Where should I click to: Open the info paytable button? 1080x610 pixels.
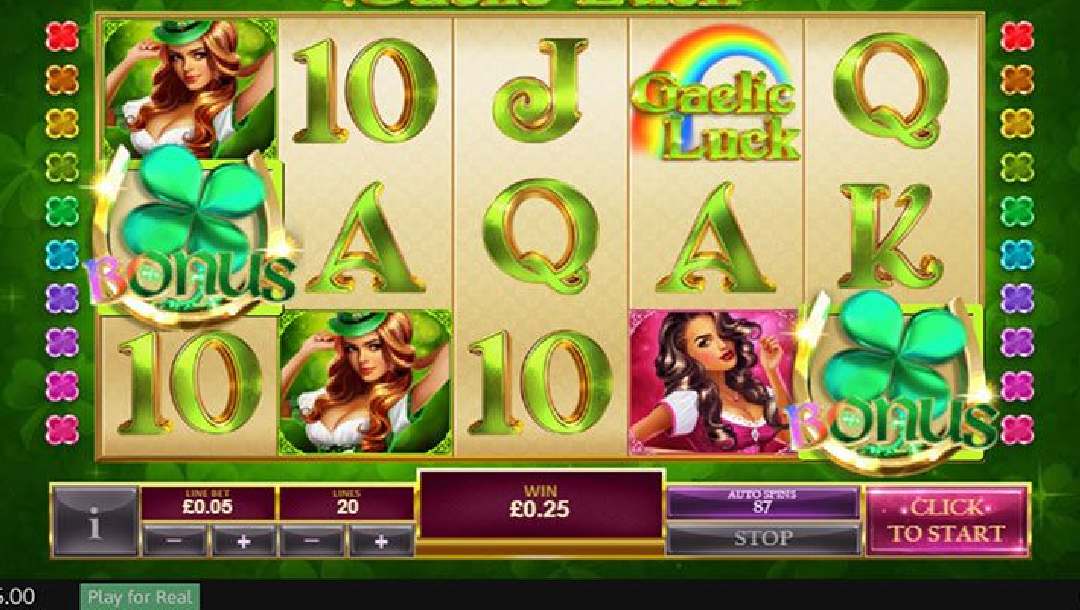tap(95, 522)
